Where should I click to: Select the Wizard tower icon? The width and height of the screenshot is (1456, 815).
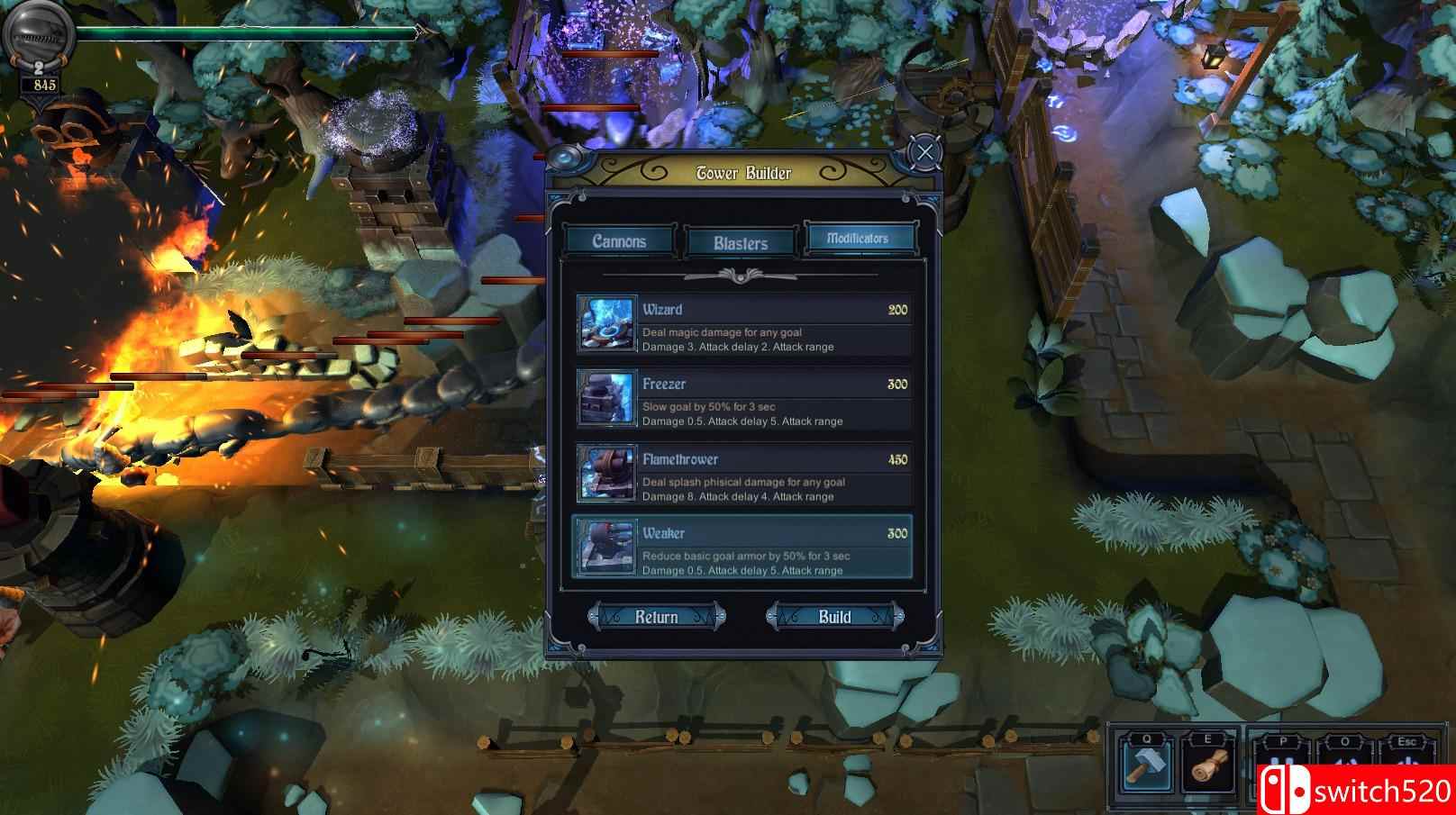608,326
